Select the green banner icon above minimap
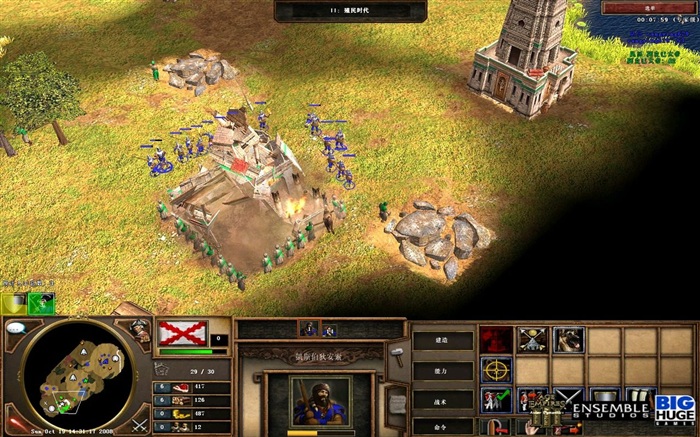Screen dimensions: 700x437 (41, 303)
